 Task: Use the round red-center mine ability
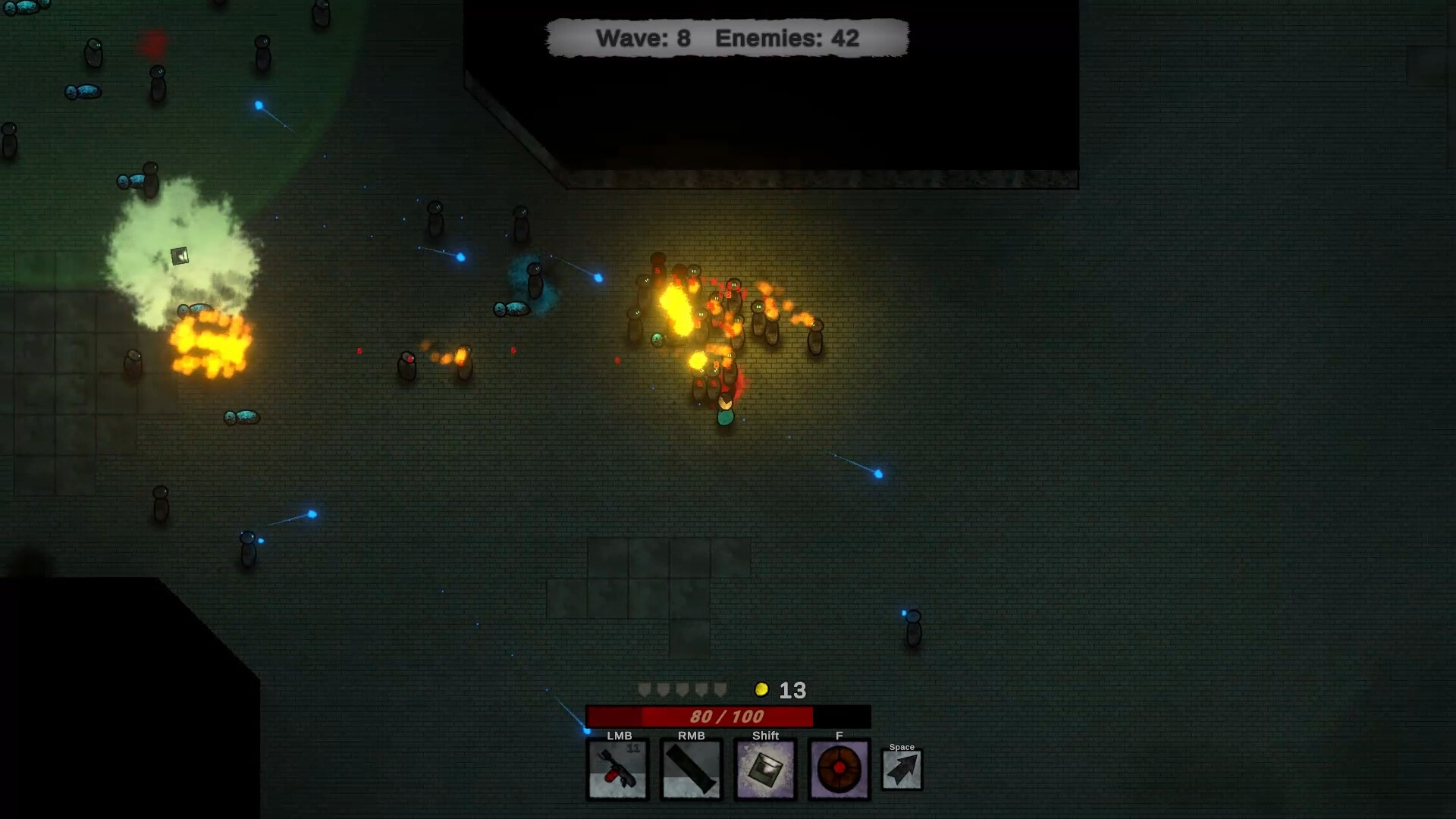pyautogui.click(x=839, y=769)
